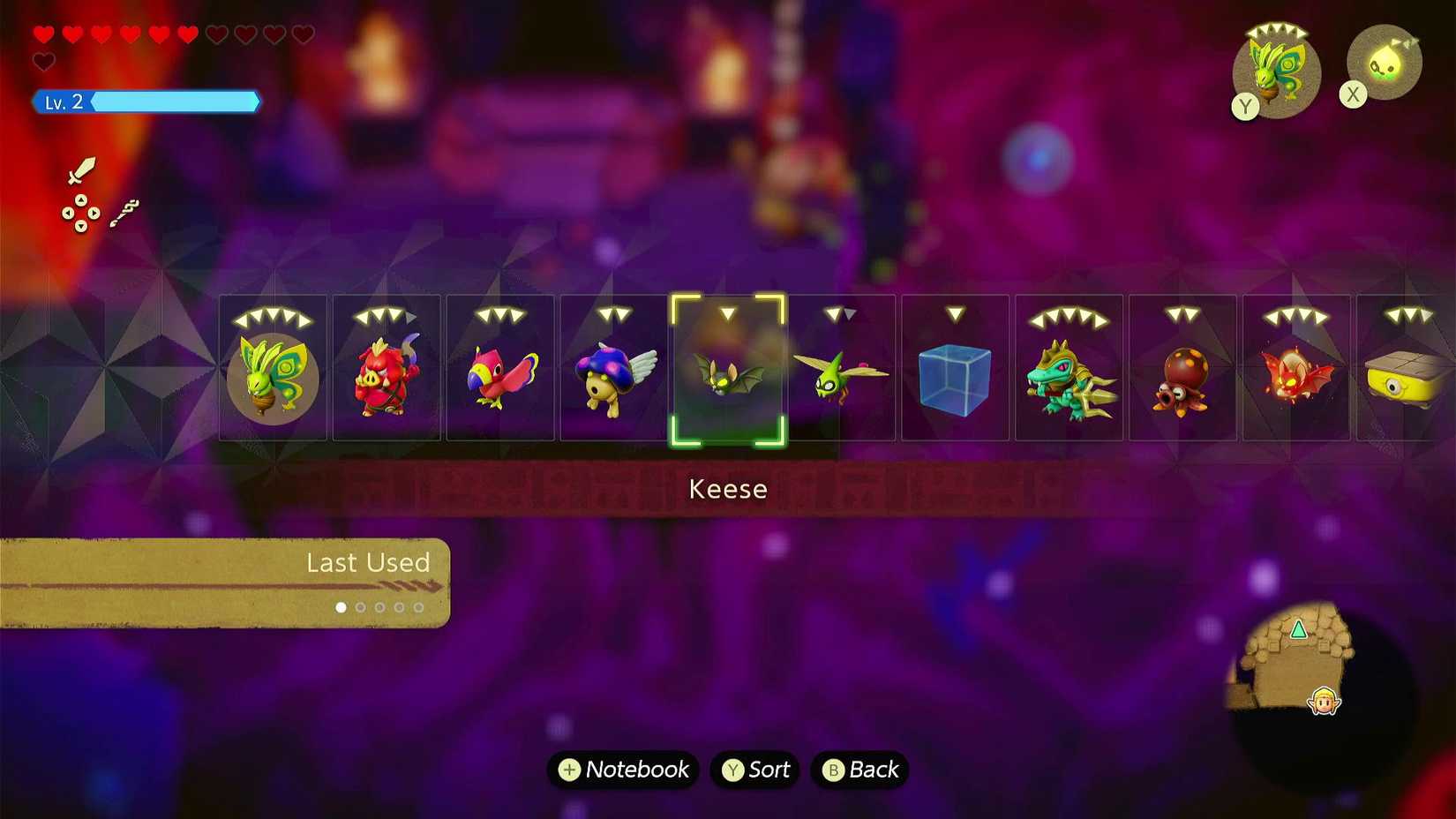Select the fiery Keese figure

1297,371
